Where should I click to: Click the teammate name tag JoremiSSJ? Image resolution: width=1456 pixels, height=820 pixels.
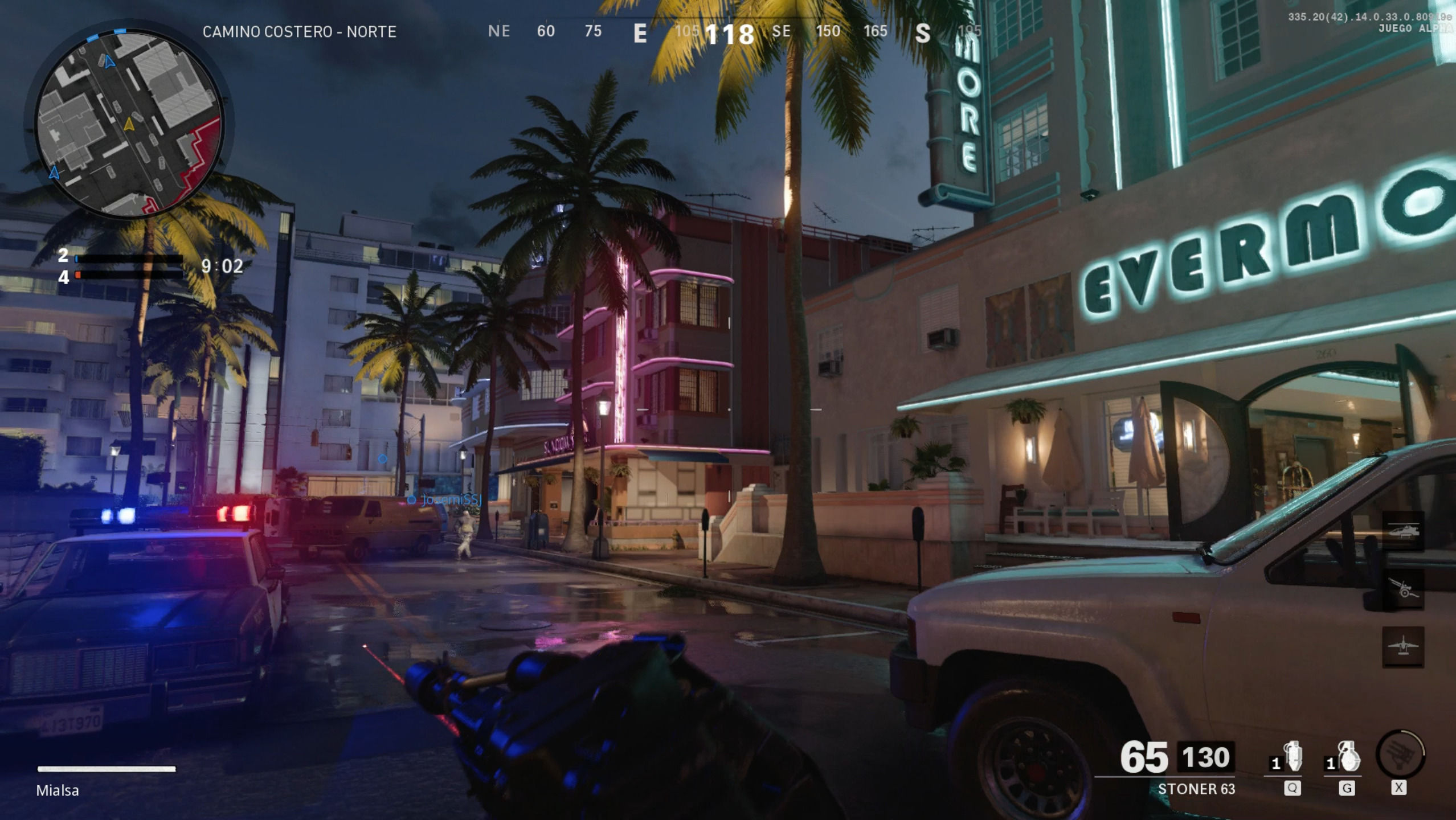(451, 500)
